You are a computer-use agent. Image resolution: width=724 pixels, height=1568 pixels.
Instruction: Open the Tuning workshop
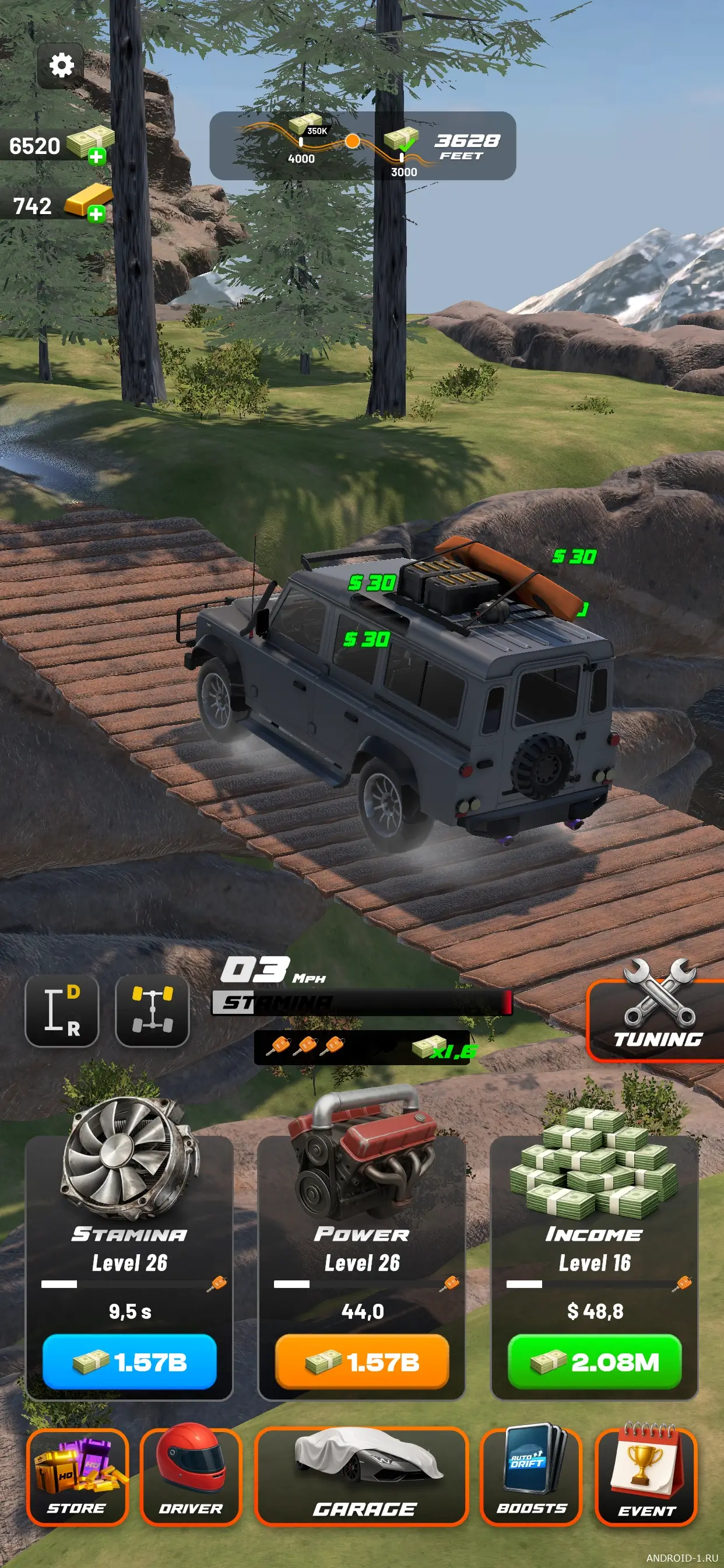(656, 1020)
